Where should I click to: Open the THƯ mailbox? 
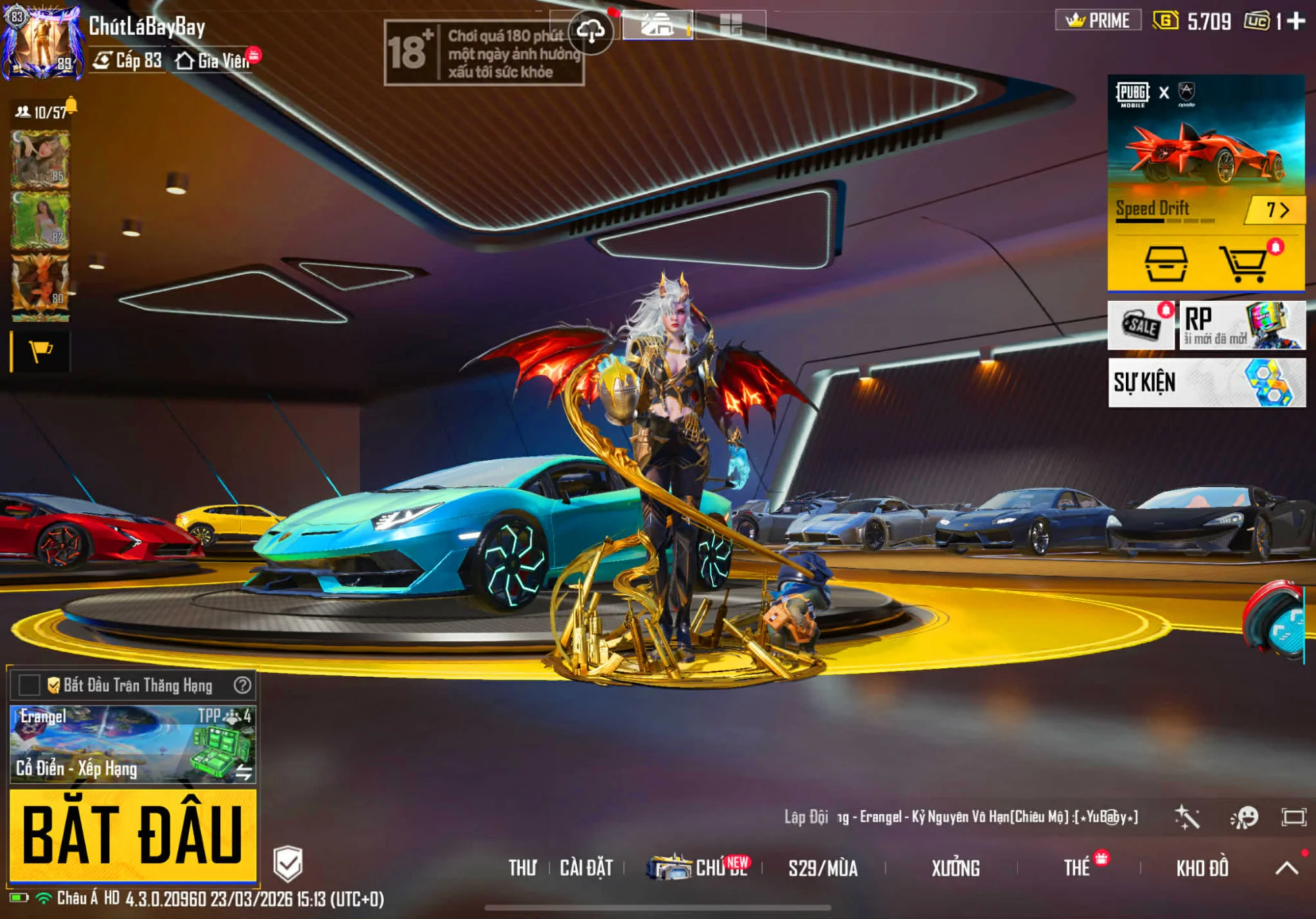pyautogui.click(x=522, y=868)
